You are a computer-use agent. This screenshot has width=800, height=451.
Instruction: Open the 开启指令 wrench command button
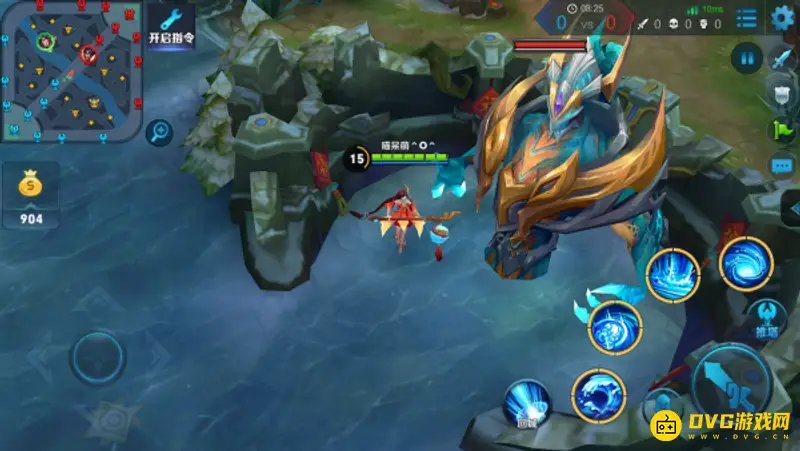171,26
